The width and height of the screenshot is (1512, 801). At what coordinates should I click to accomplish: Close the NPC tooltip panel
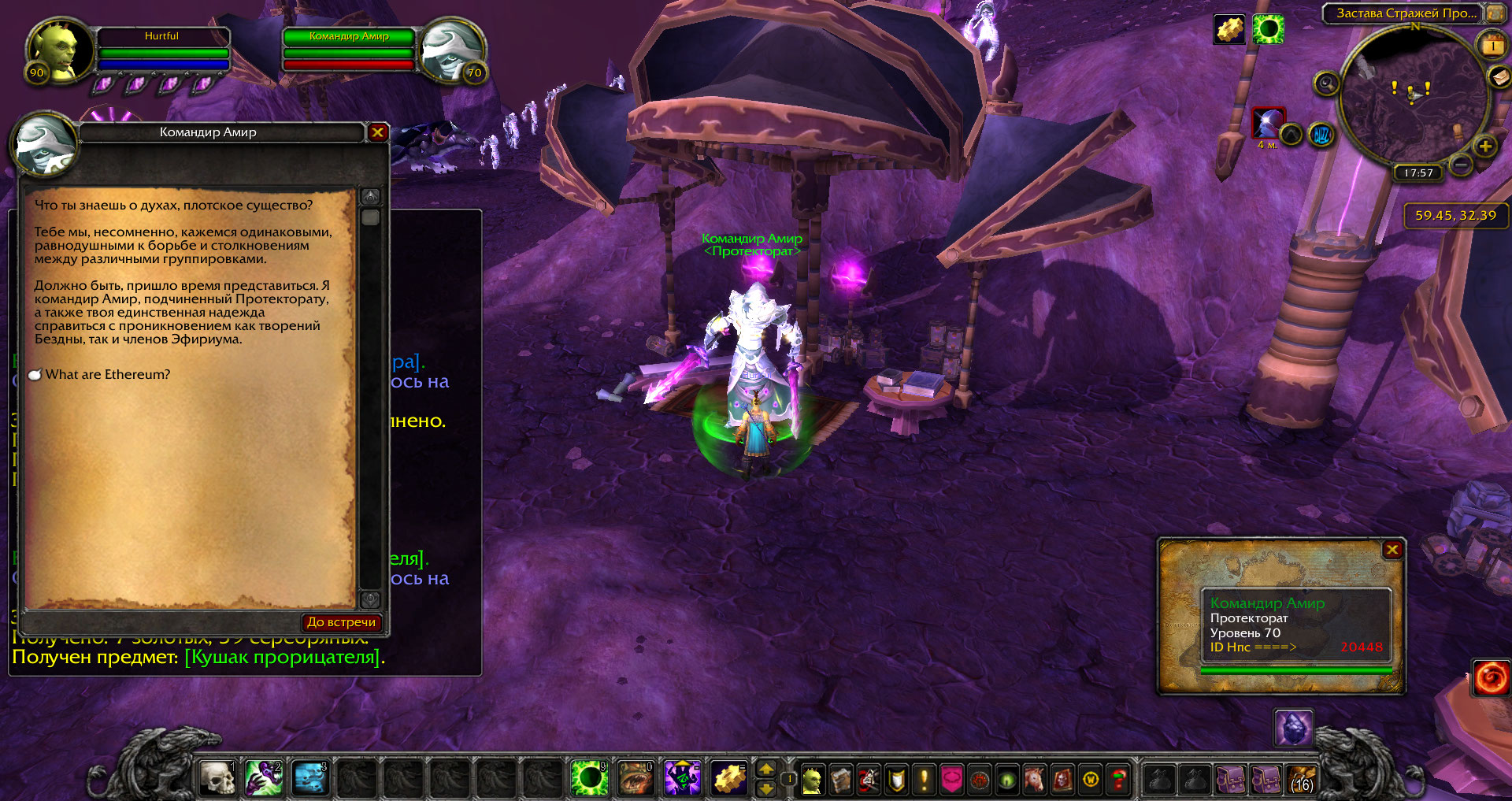(x=1392, y=550)
